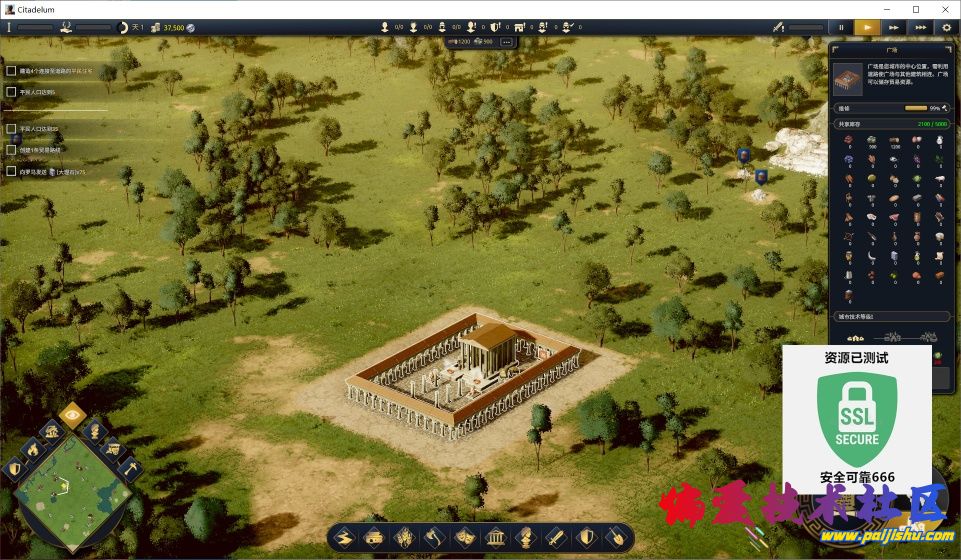Select the sword military category
This screenshot has width=961, height=560.
click(x=555, y=537)
